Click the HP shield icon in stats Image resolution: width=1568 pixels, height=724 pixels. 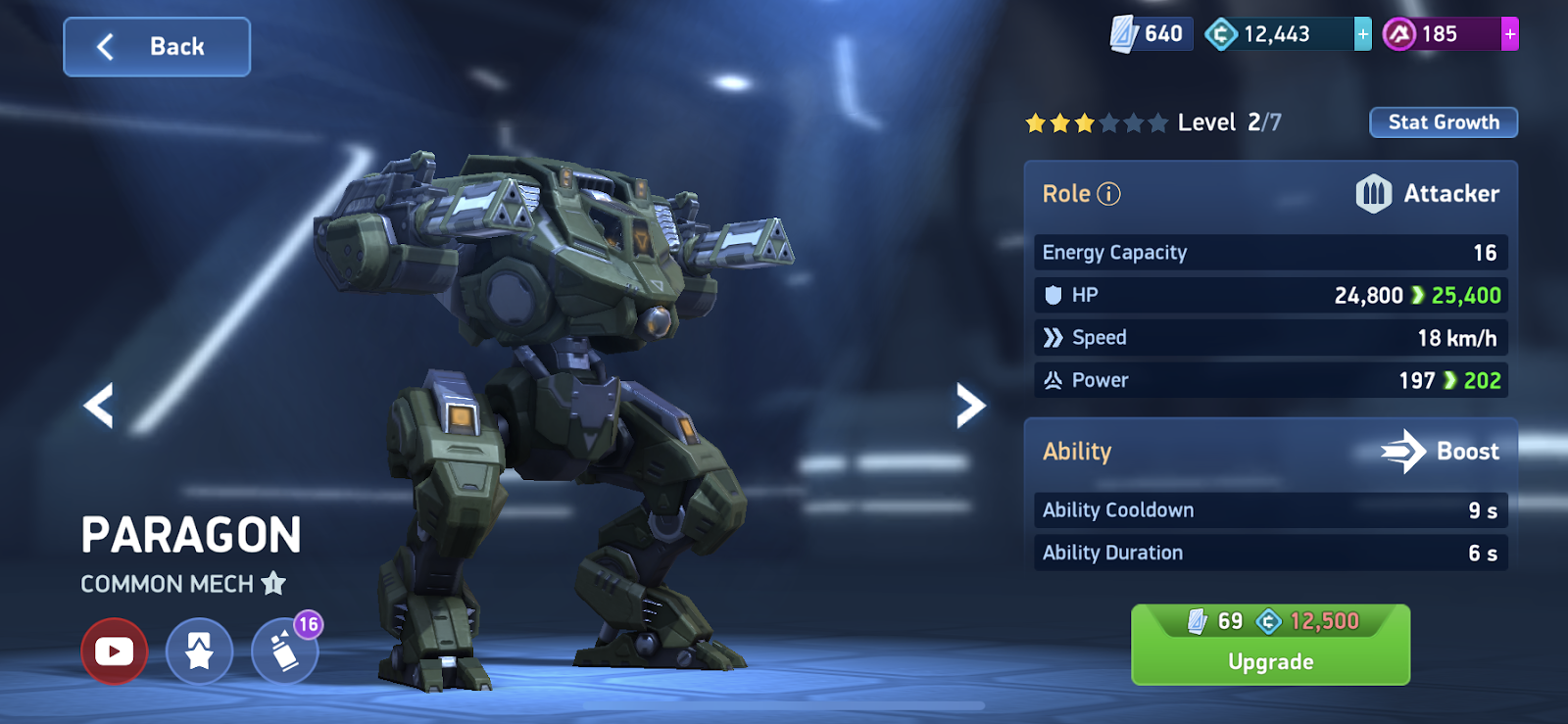coord(1055,294)
